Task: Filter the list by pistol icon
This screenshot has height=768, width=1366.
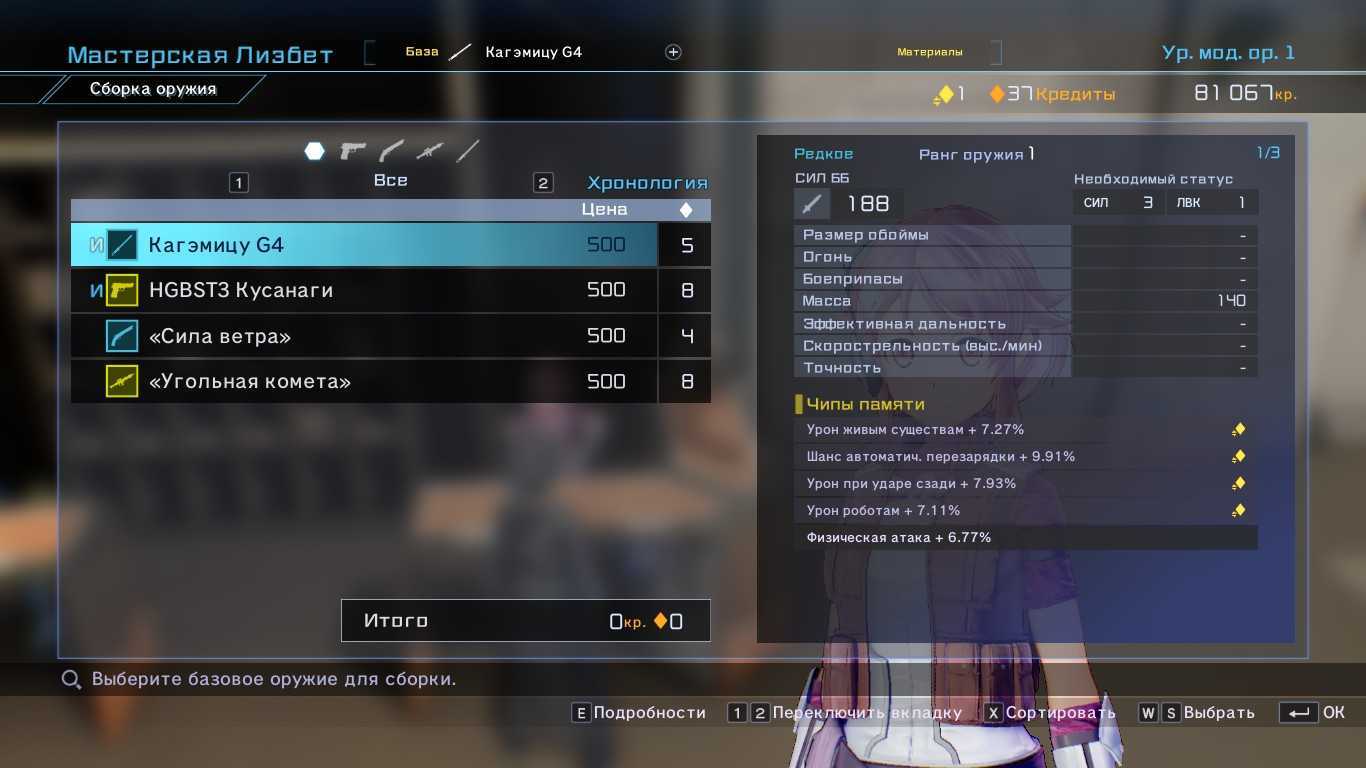Action: coord(353,151)
